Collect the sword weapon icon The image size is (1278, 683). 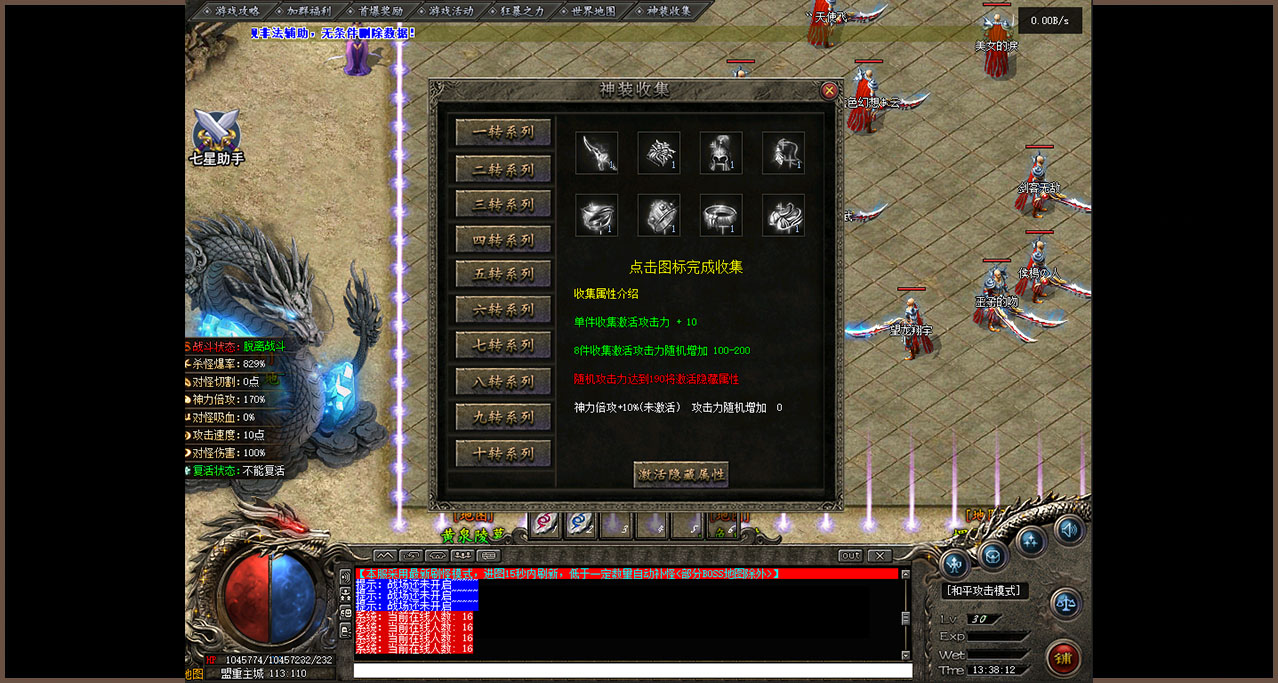pyautogui.click(x=596, y=153)
